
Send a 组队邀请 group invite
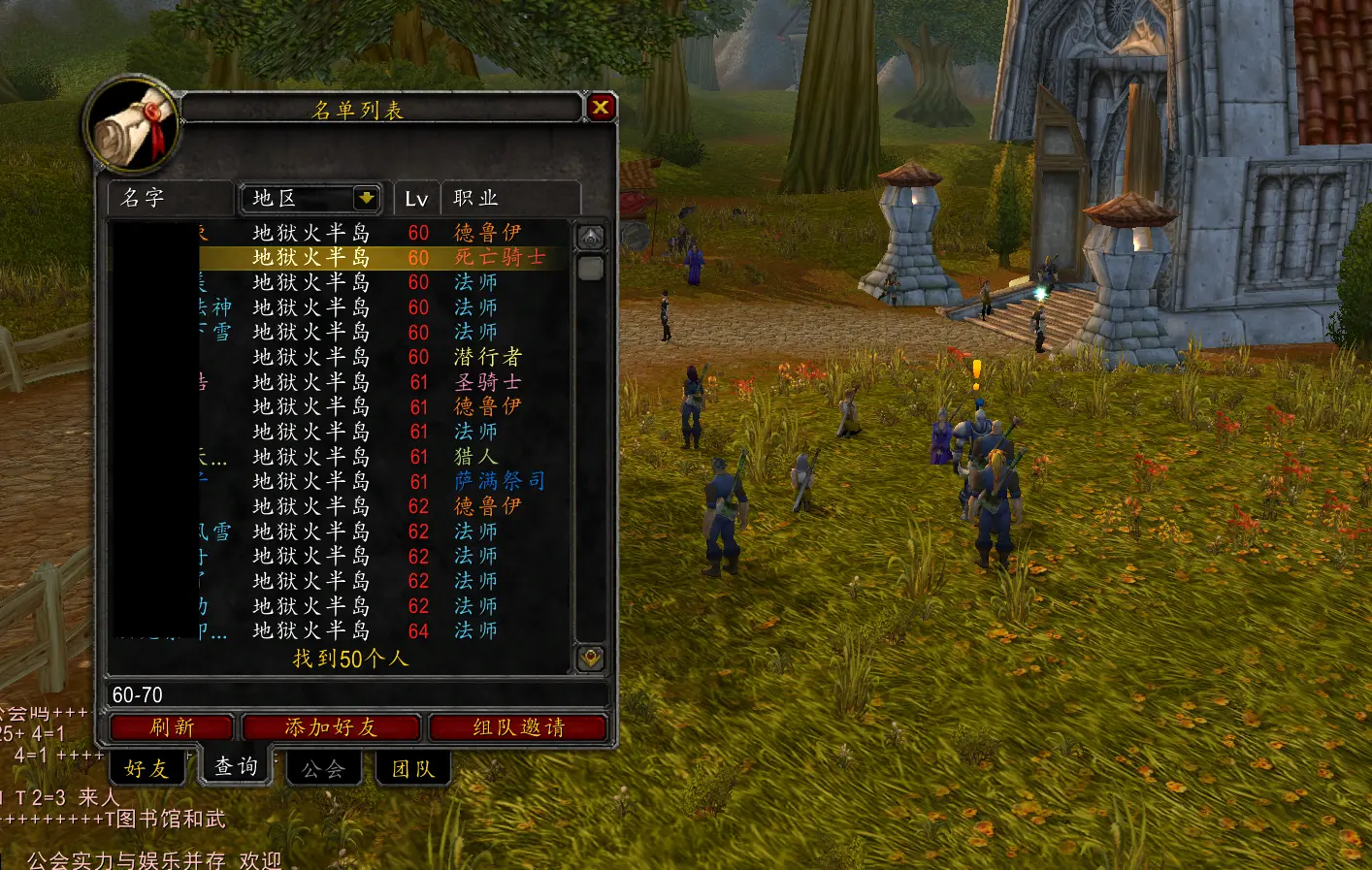[x=518, y=727]
